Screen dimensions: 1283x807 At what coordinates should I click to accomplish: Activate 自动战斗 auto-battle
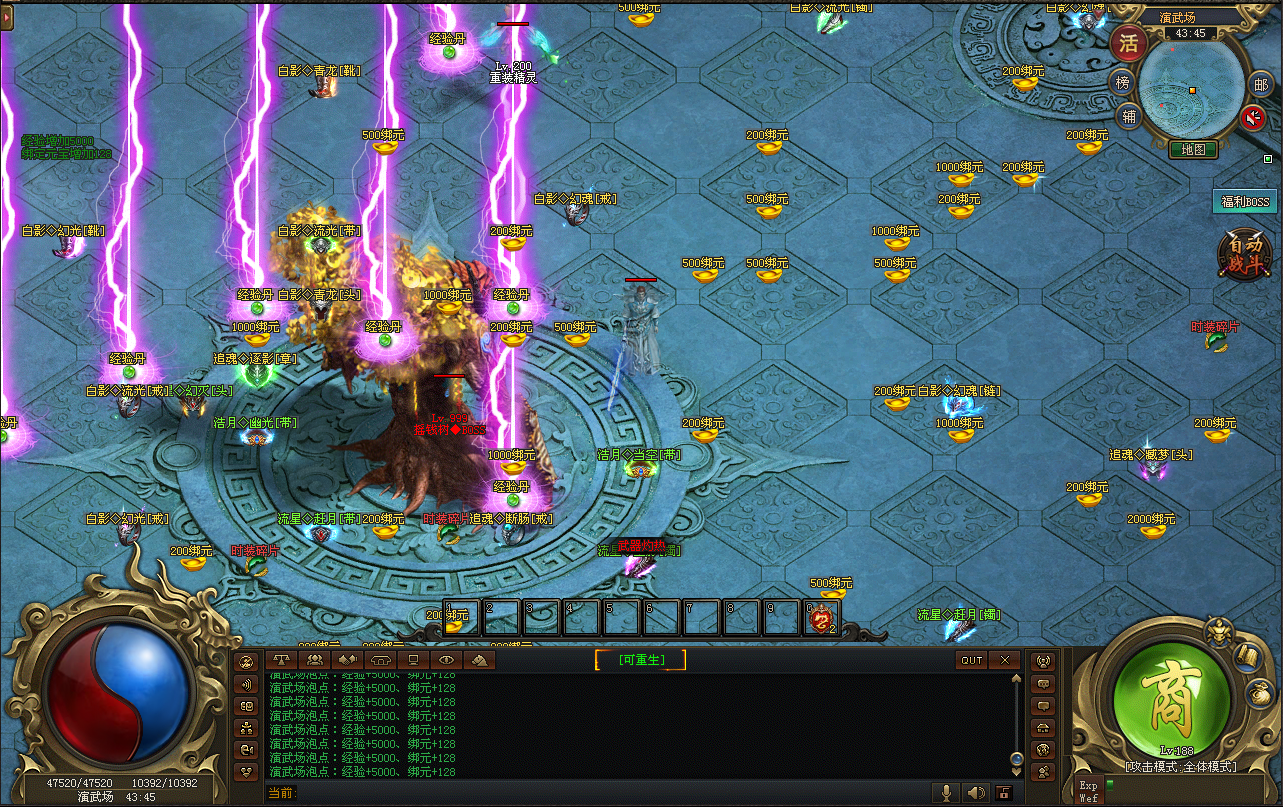[x=1245, y=255]
